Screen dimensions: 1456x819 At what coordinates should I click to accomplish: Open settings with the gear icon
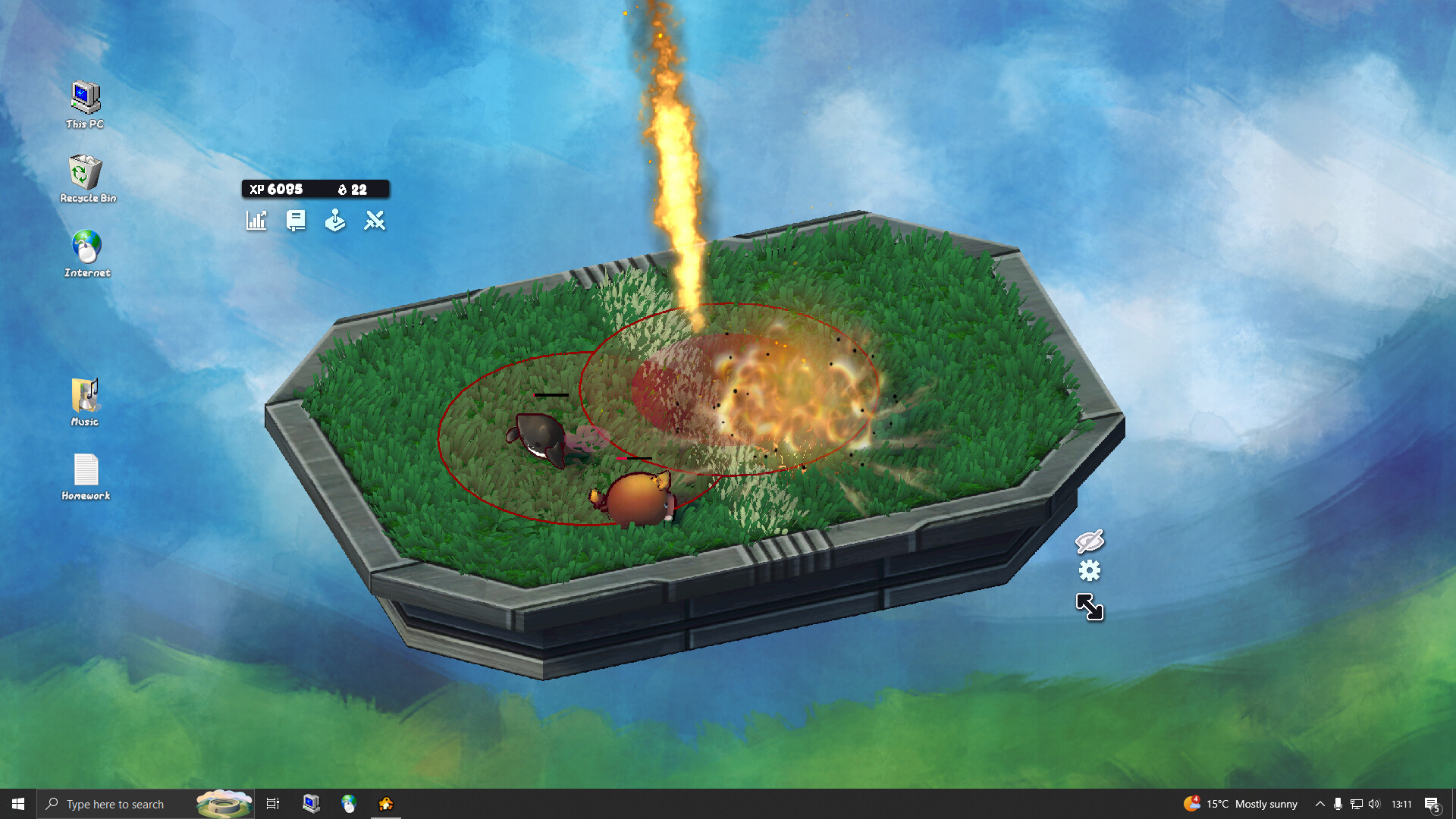click(1090, 570)
